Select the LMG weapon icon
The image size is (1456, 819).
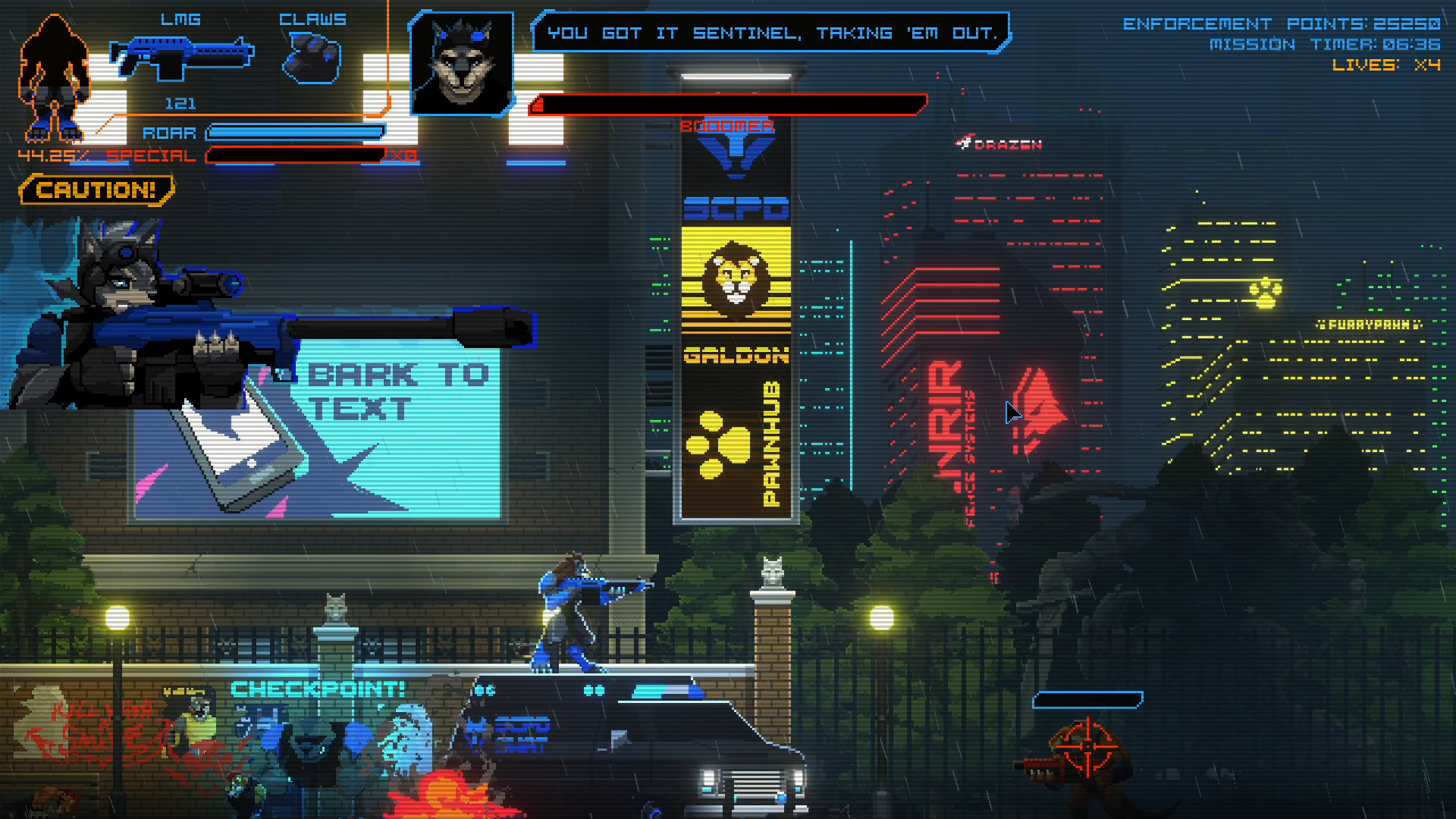[x=182, y=58]
